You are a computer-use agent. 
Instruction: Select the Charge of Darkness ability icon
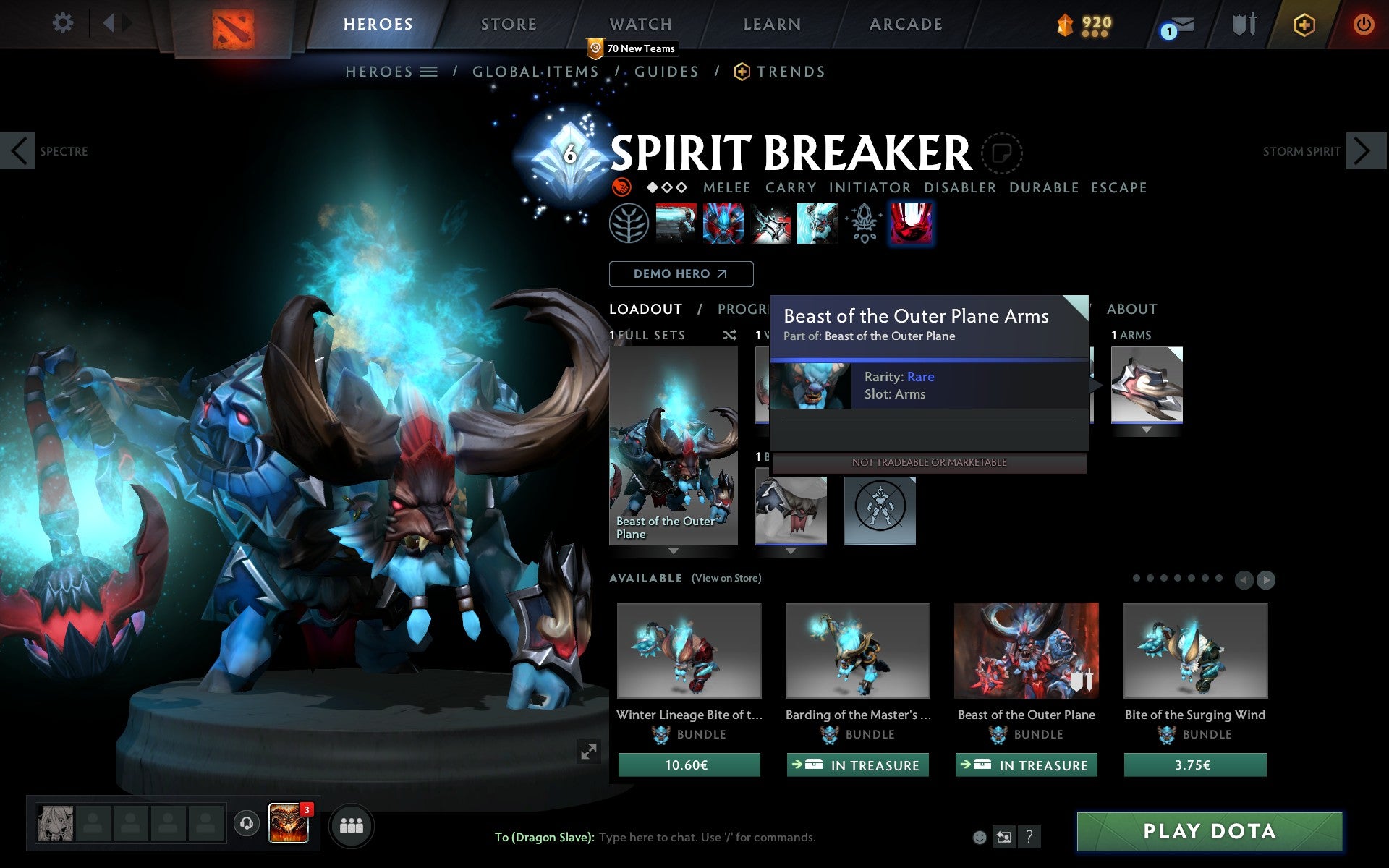click(x=676, y=224)
